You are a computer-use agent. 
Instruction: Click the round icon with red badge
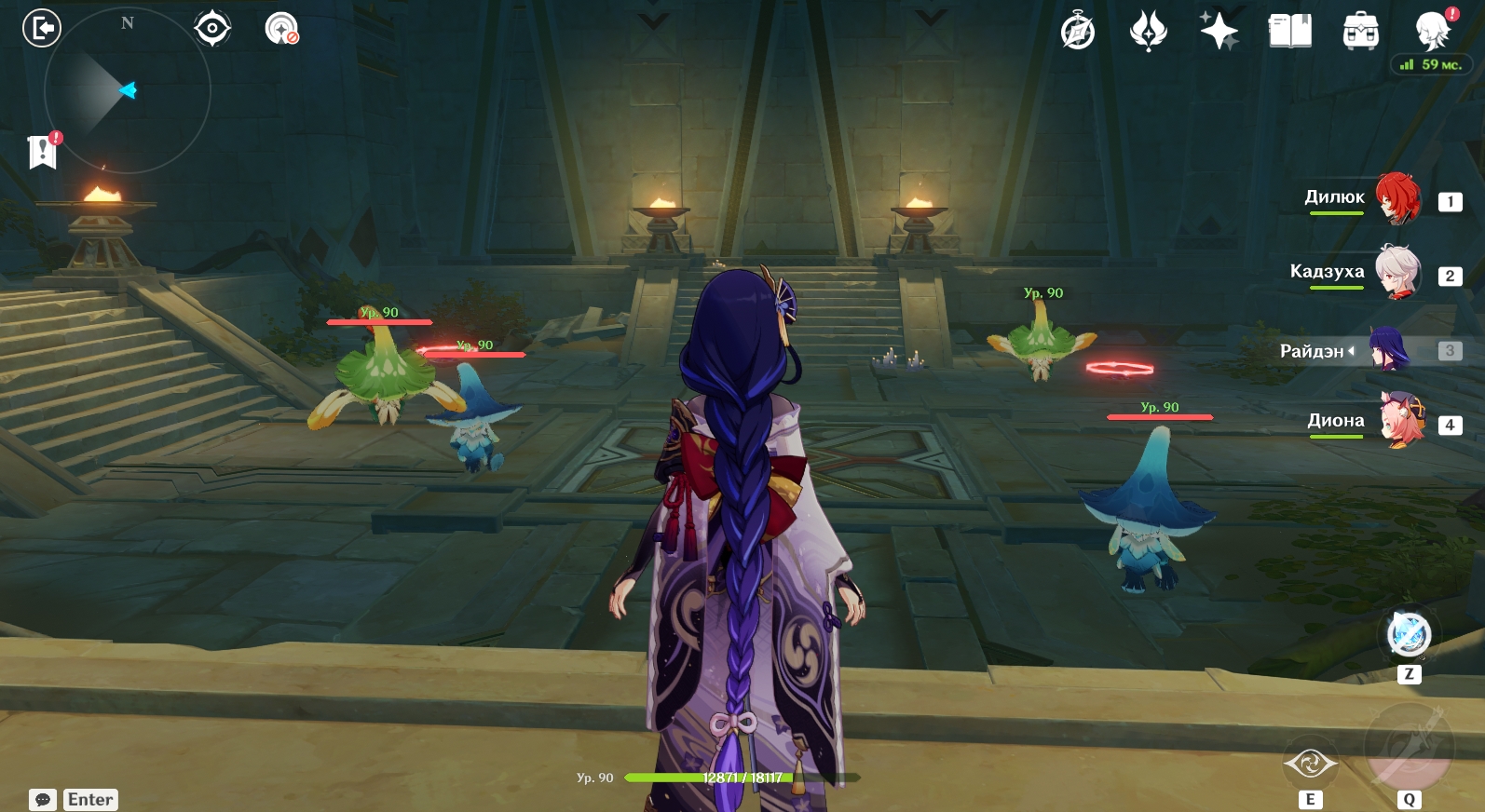281,29
